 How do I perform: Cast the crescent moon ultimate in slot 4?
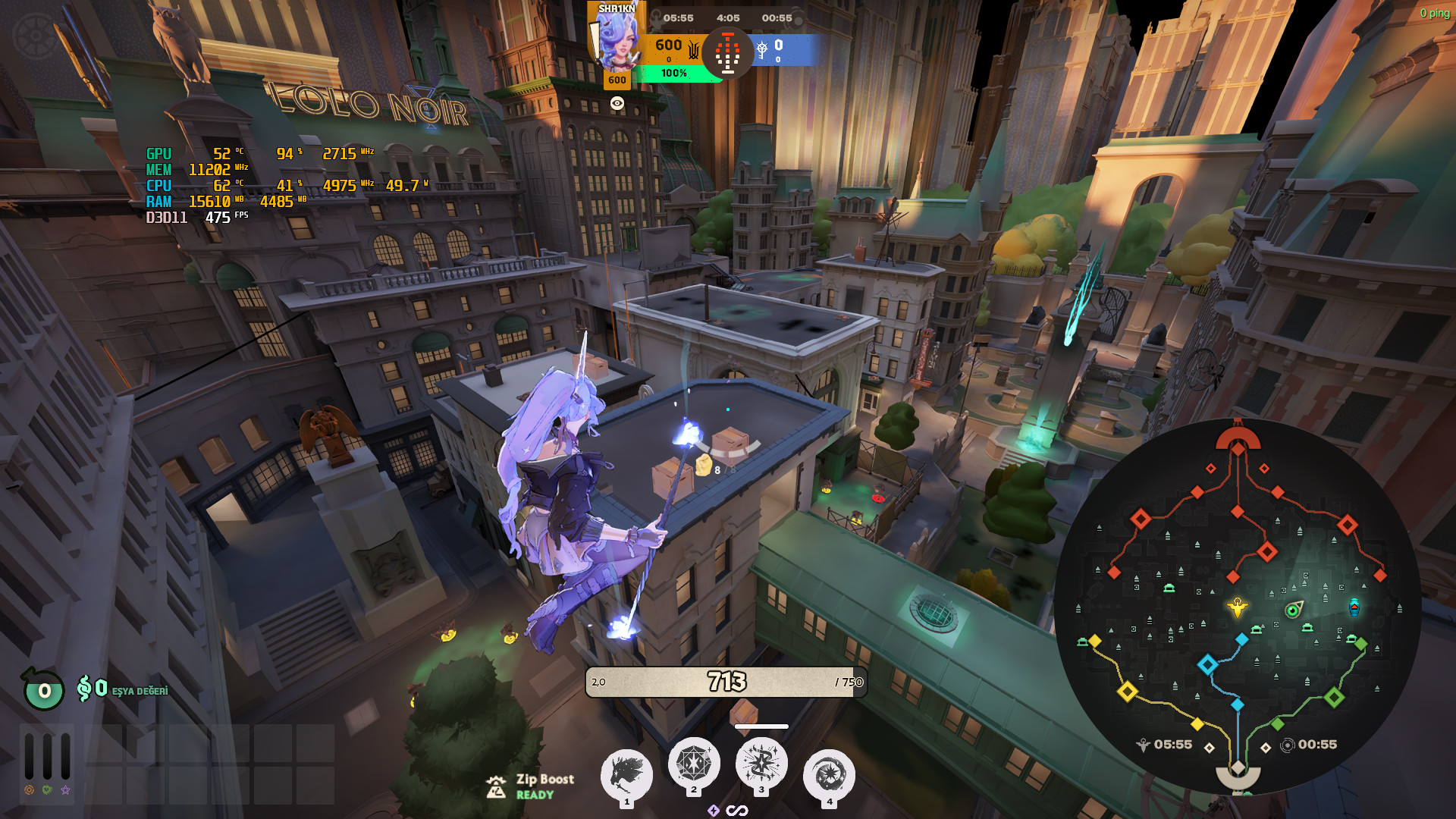pos(829,774)
